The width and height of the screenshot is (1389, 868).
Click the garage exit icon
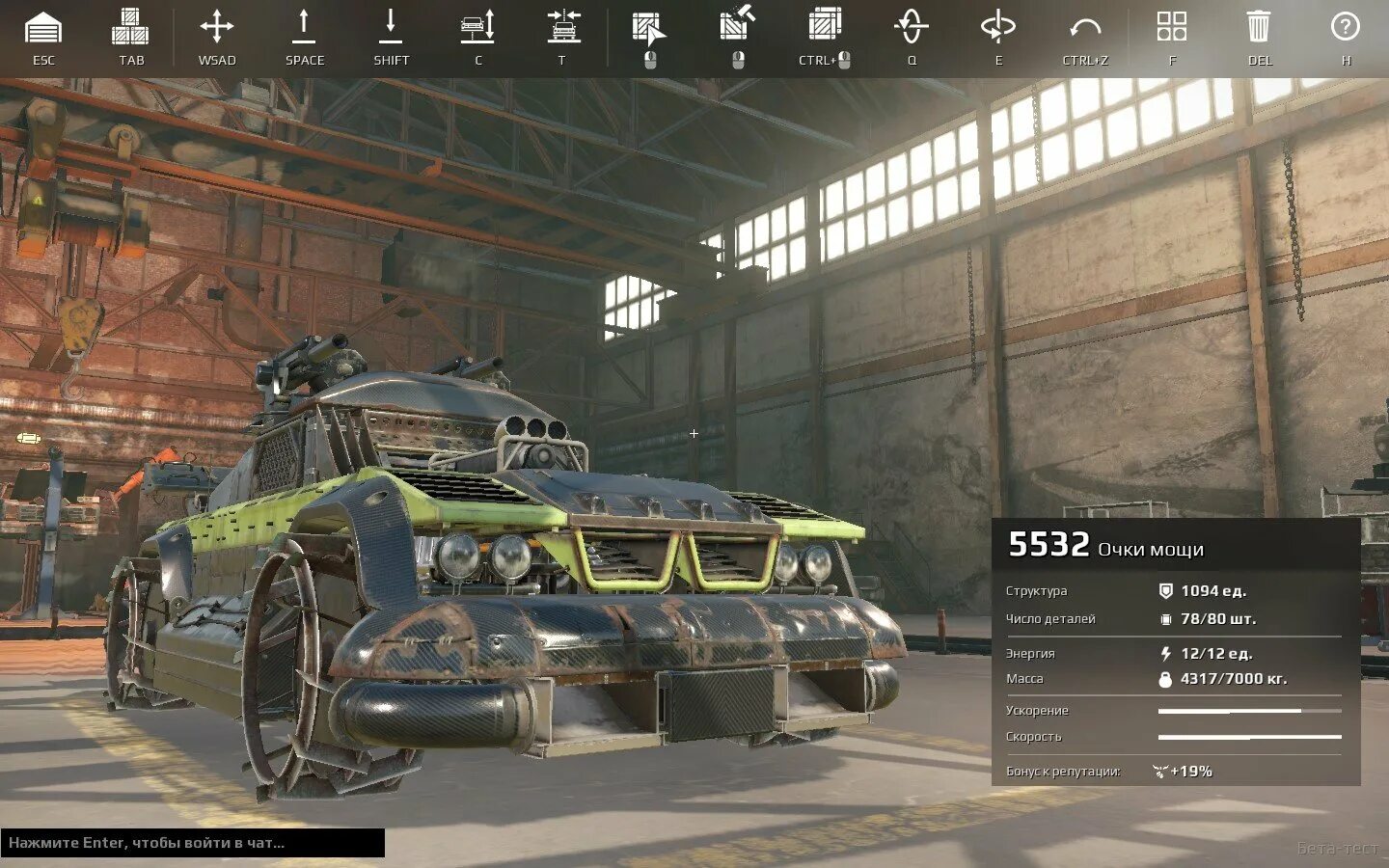pos(43,28)
